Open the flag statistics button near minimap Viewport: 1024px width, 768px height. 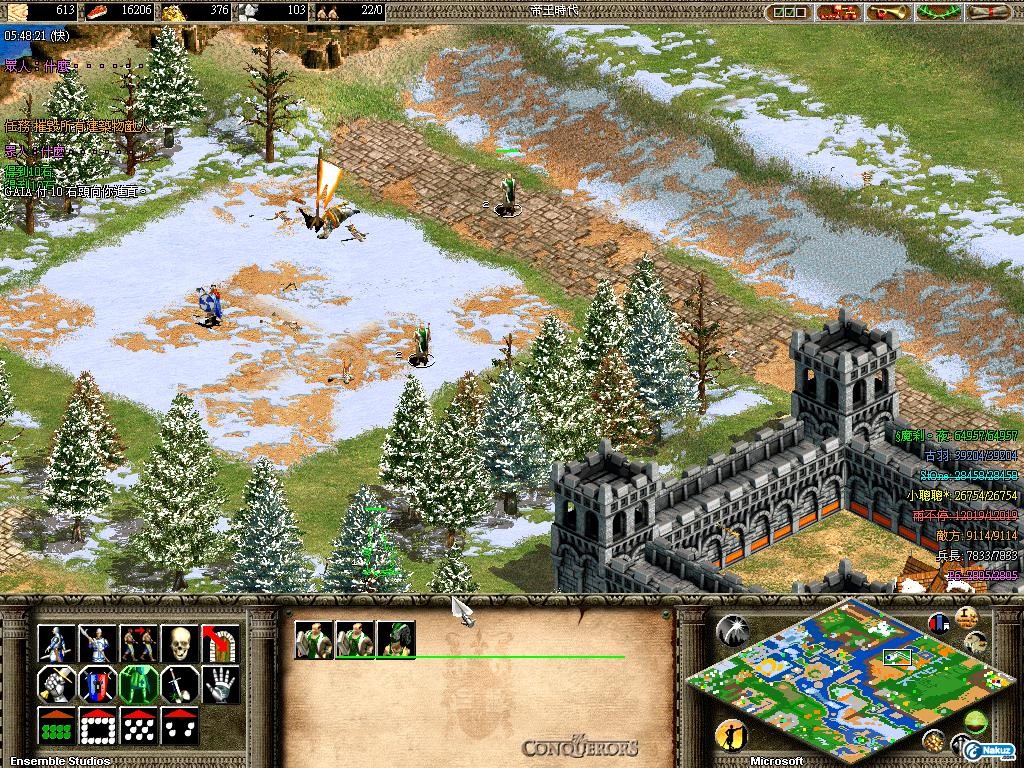point(938,622)
